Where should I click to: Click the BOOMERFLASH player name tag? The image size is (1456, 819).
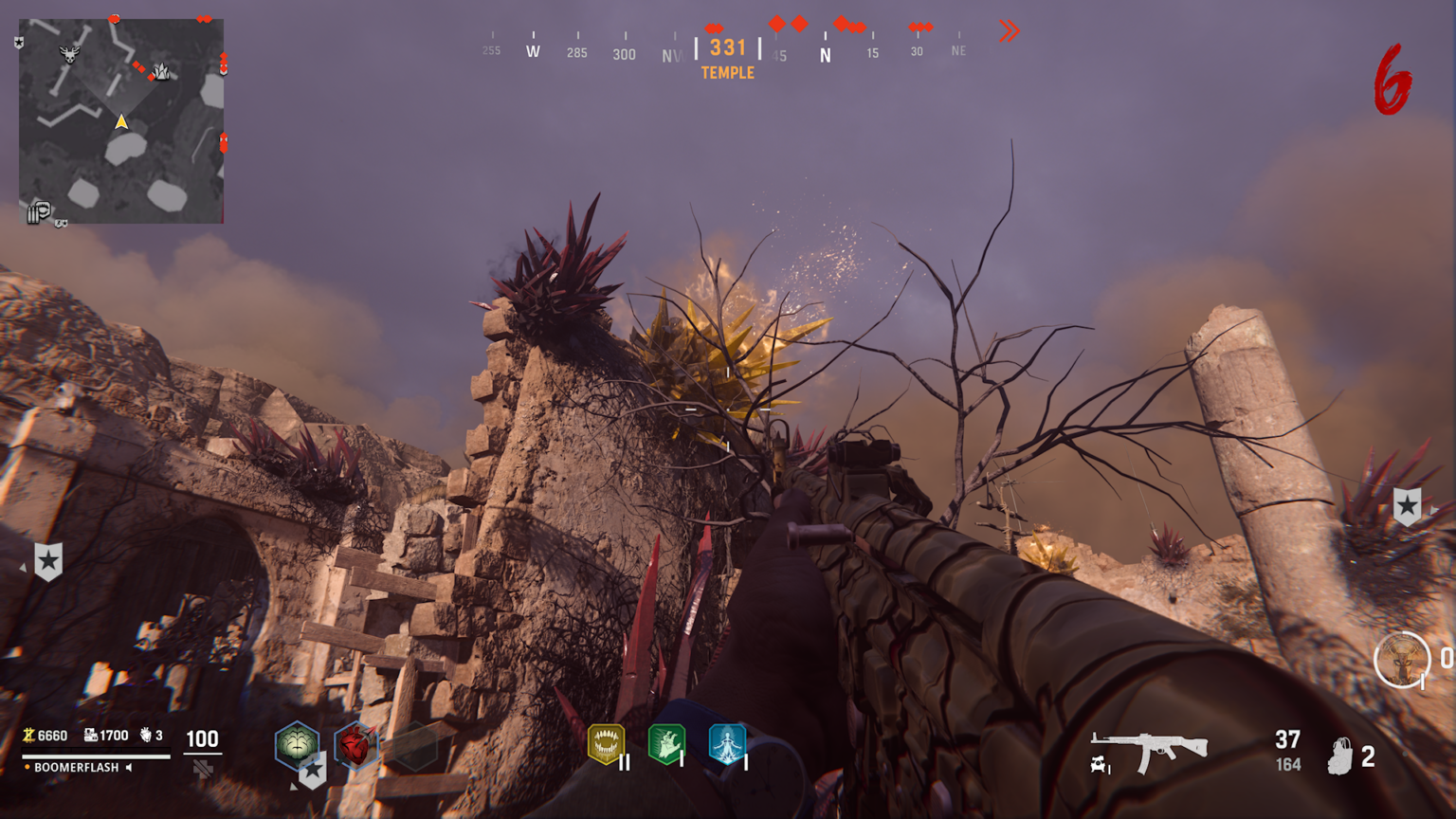[77, 767]
